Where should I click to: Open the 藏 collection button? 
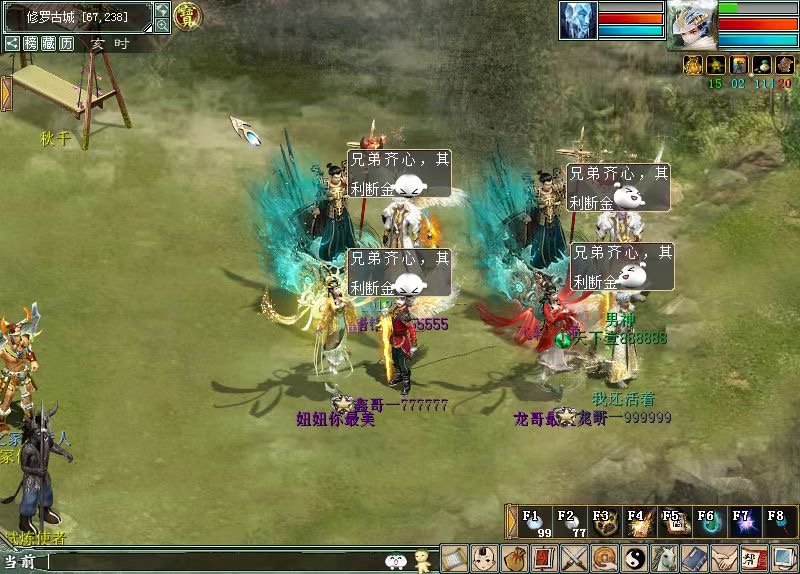48,43
